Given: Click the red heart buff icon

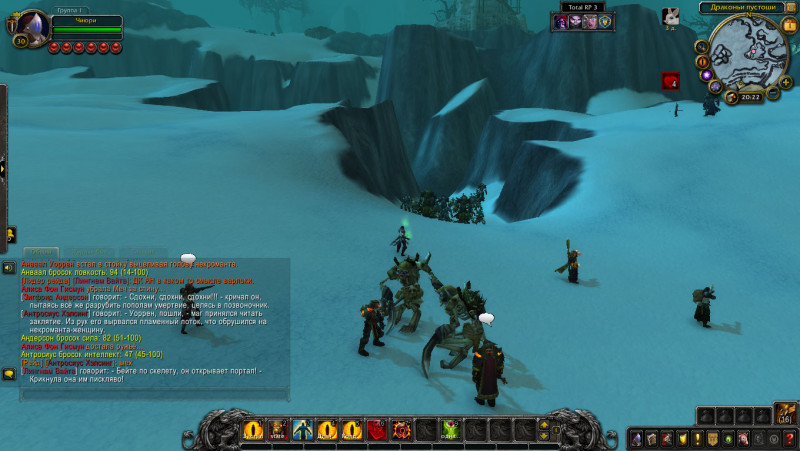Looking at the screenshot, I should click(669, 81).
